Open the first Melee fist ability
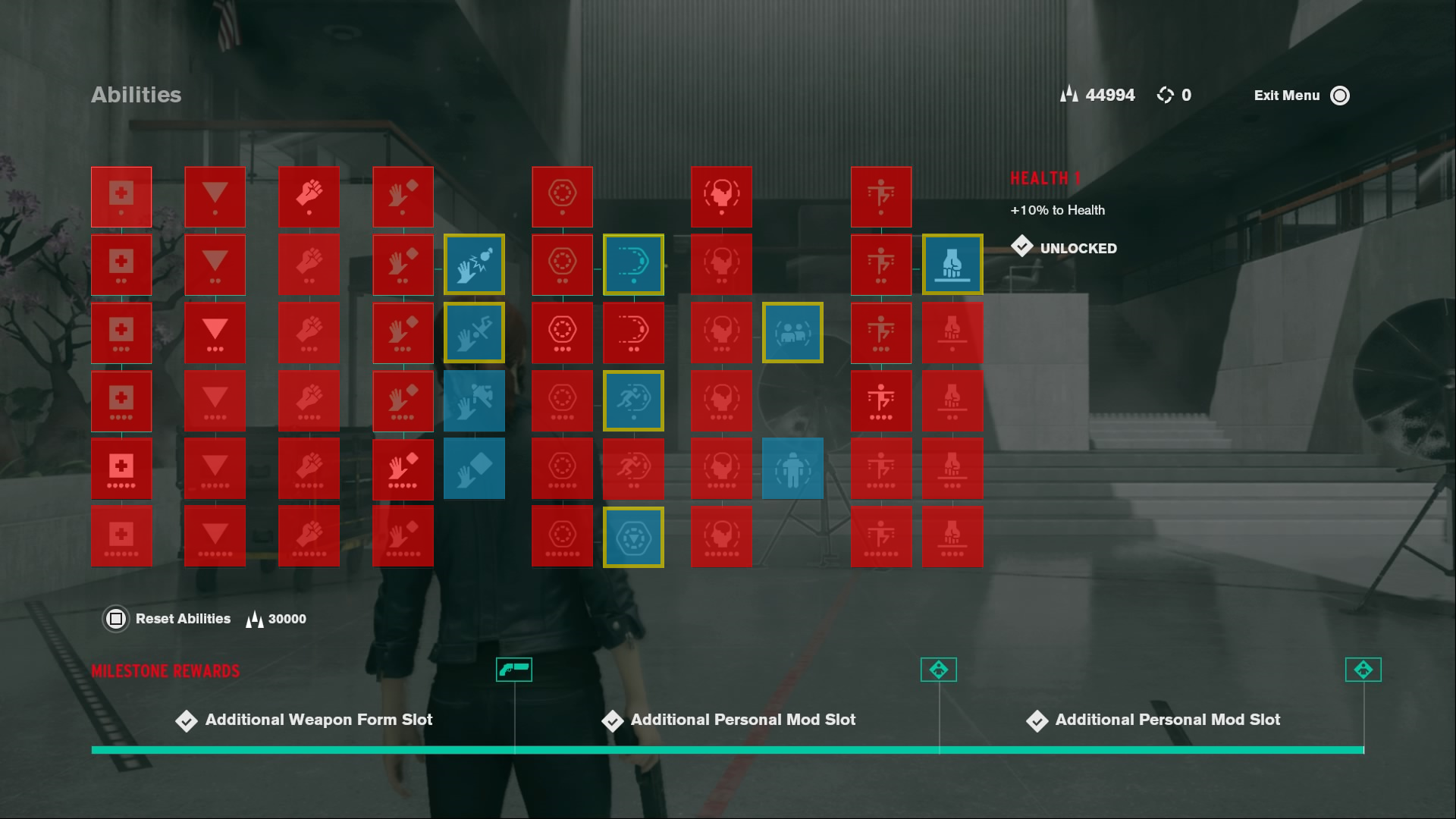1456x819 pixels. [309, 197]
